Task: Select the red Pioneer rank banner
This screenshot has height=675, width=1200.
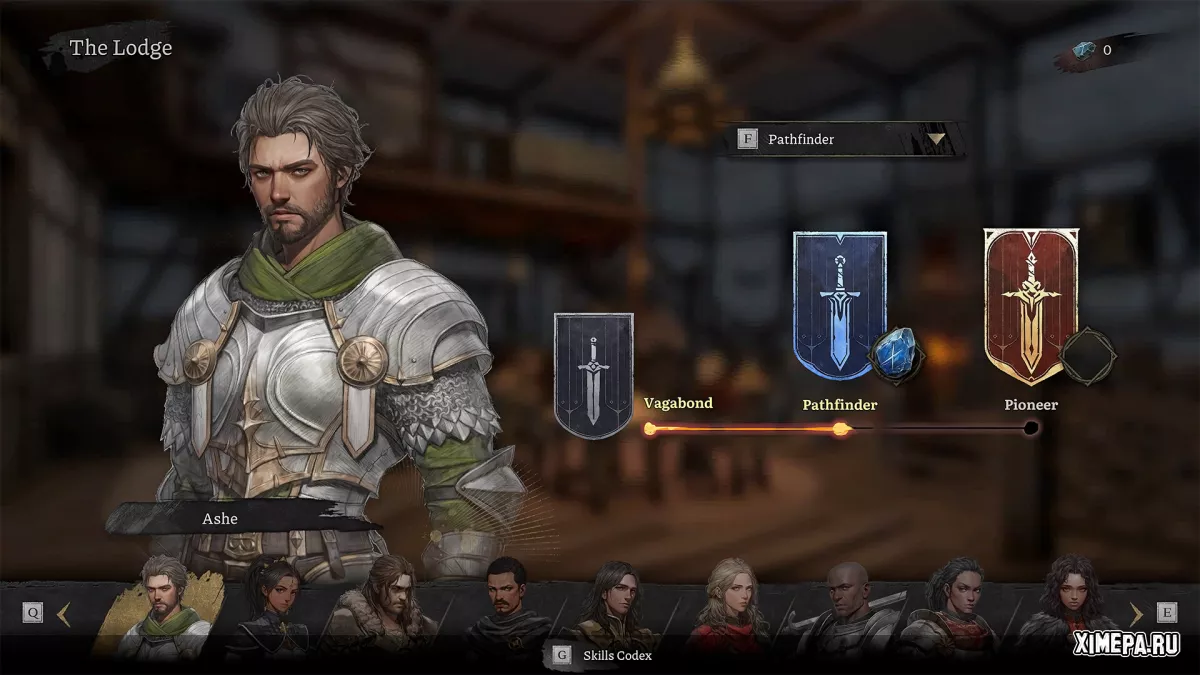Action: coord(1030,305)
